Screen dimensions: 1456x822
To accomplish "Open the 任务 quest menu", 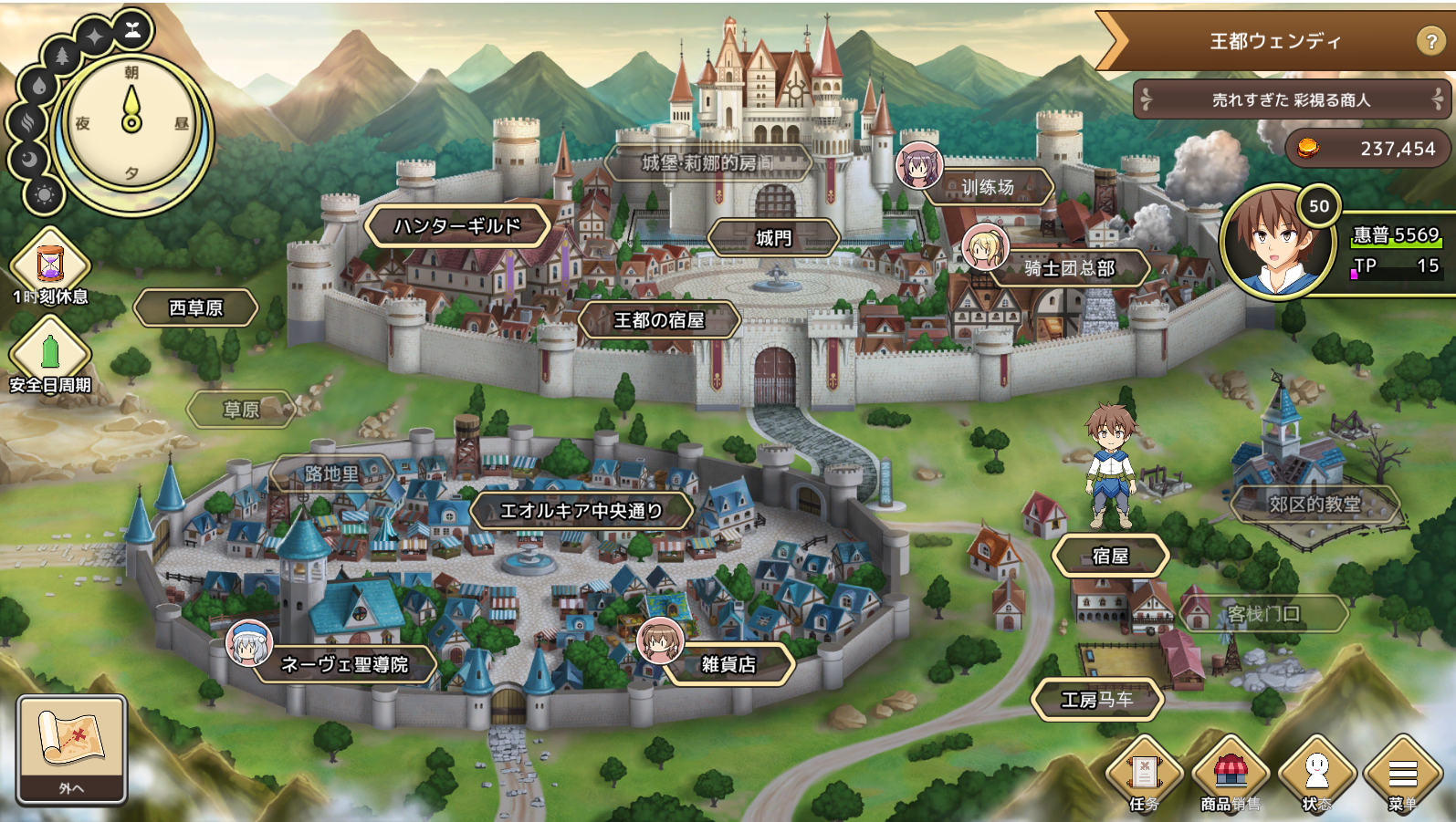I will 1145,775.
